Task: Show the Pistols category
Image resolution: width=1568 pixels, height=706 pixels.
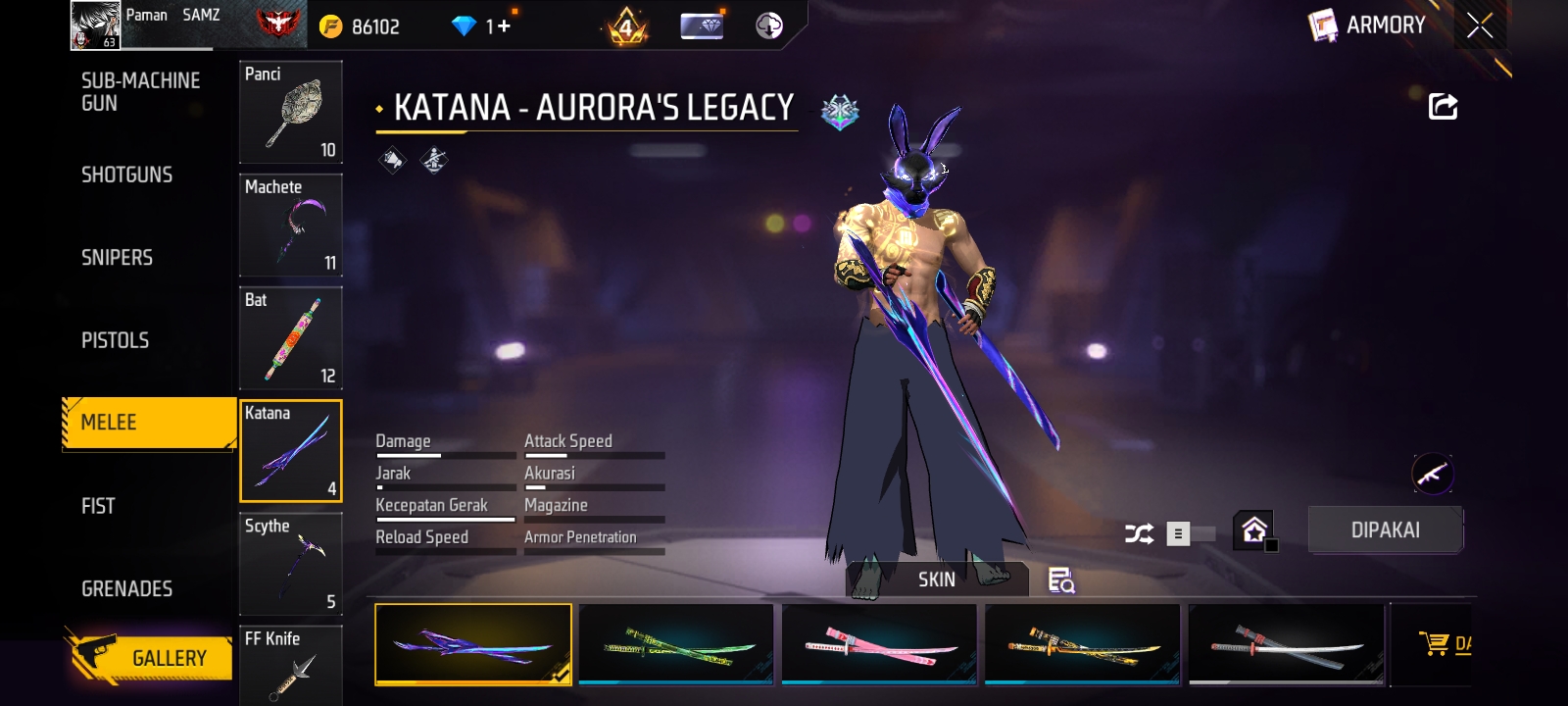Action: point(116,340)
